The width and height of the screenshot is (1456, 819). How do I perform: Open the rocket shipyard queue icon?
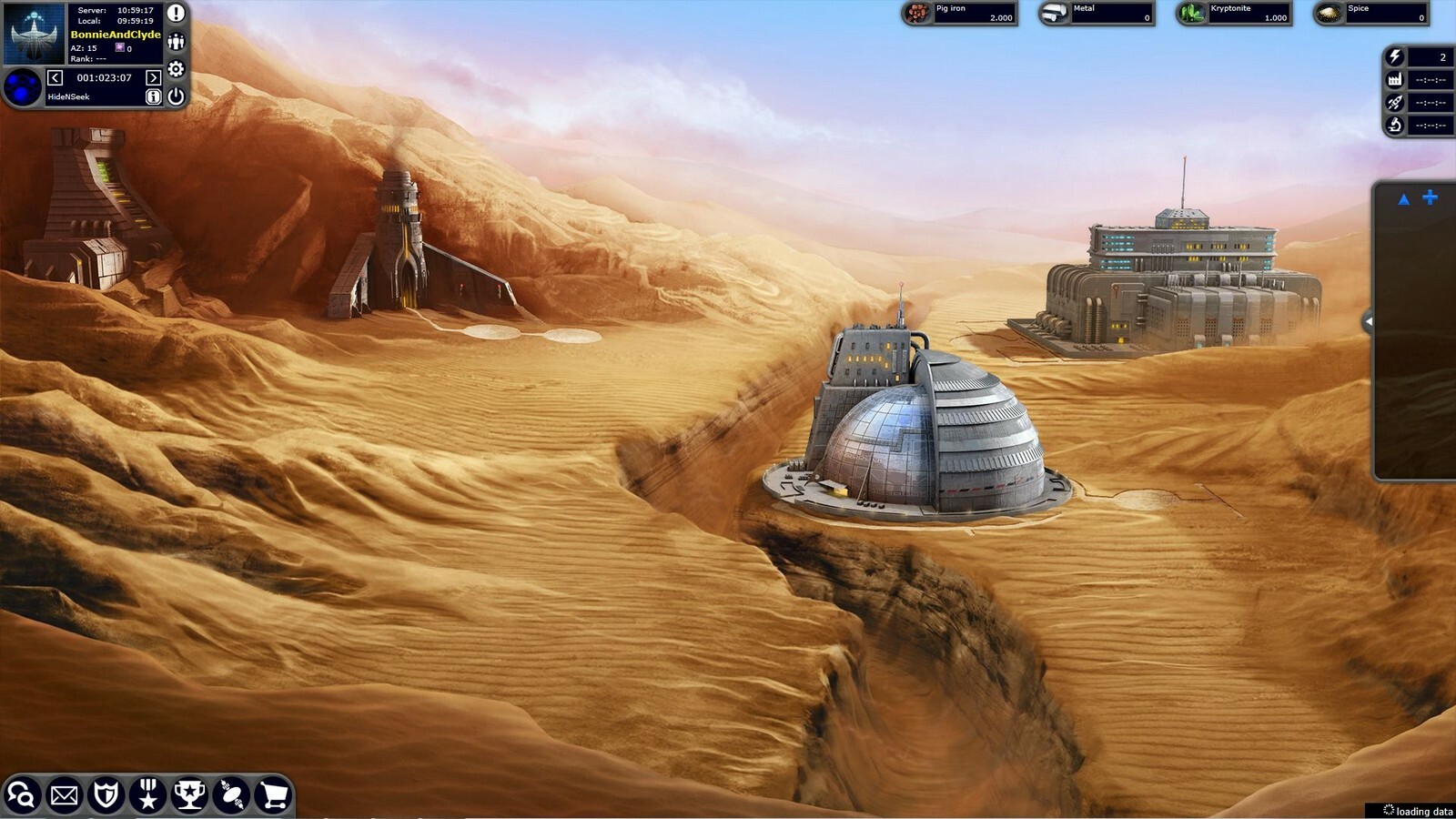click(1395, 103)
